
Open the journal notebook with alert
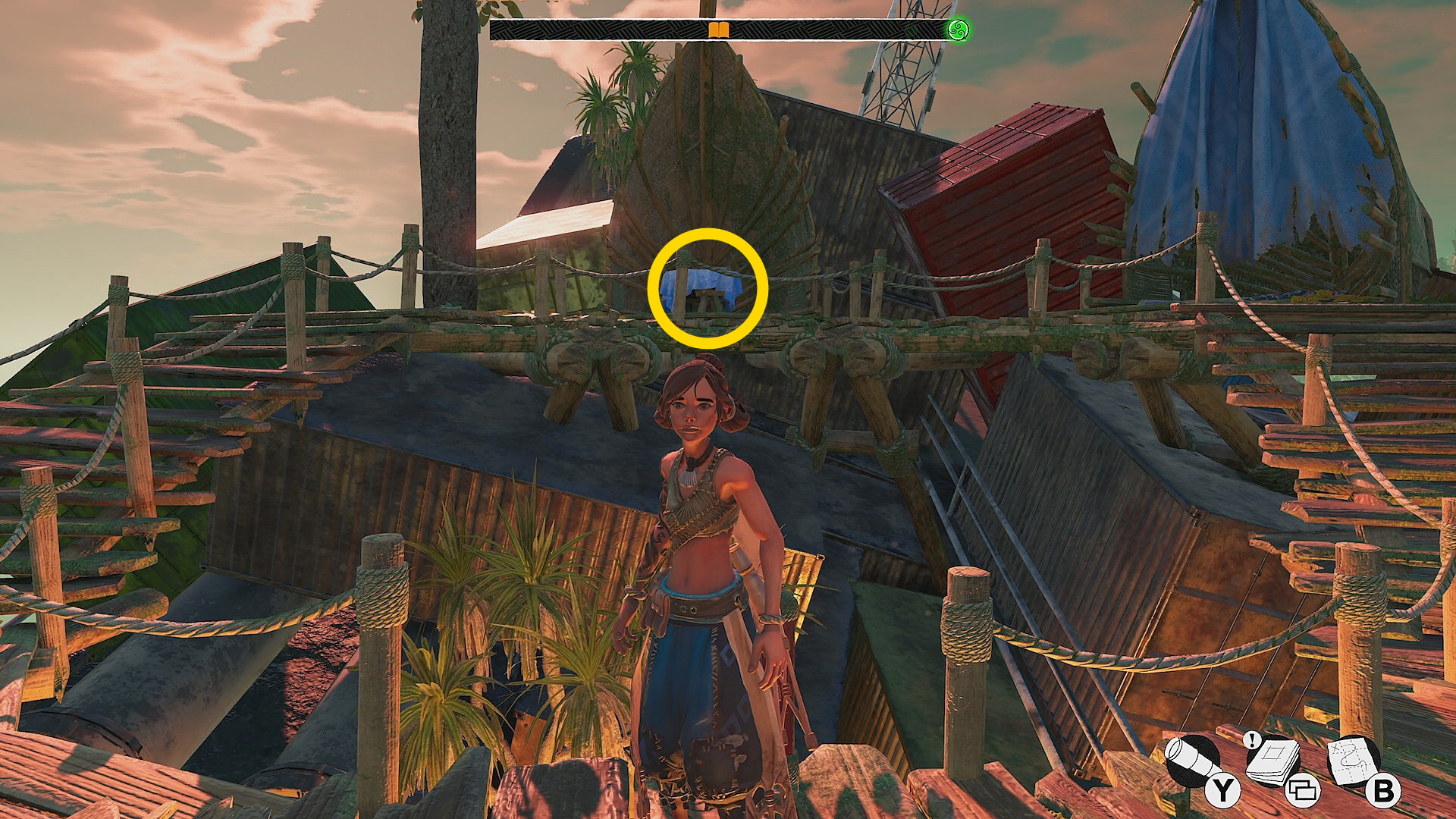coord(1274,761)
